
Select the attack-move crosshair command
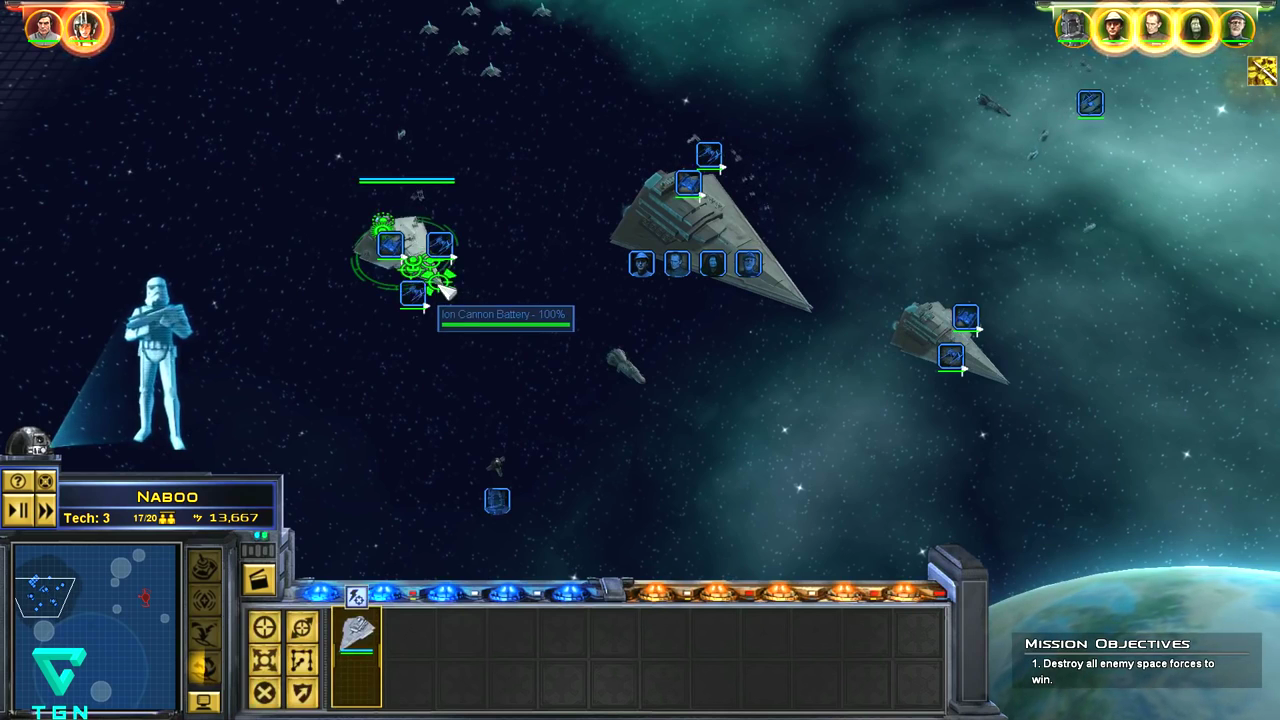point(265,628)
